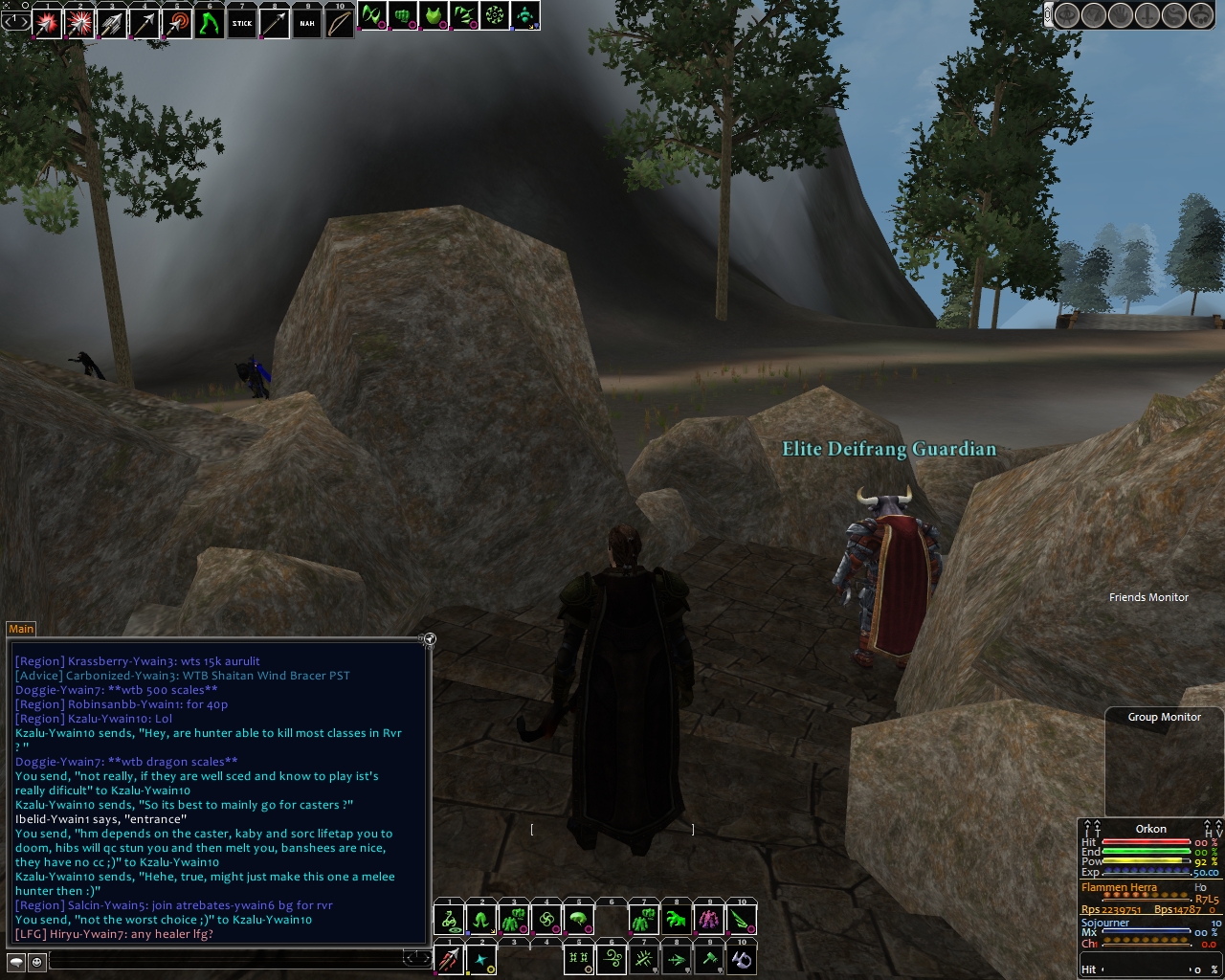Open the hand icon menu button
Screen dimensions: 1225x980
(x=1120, y=14)
